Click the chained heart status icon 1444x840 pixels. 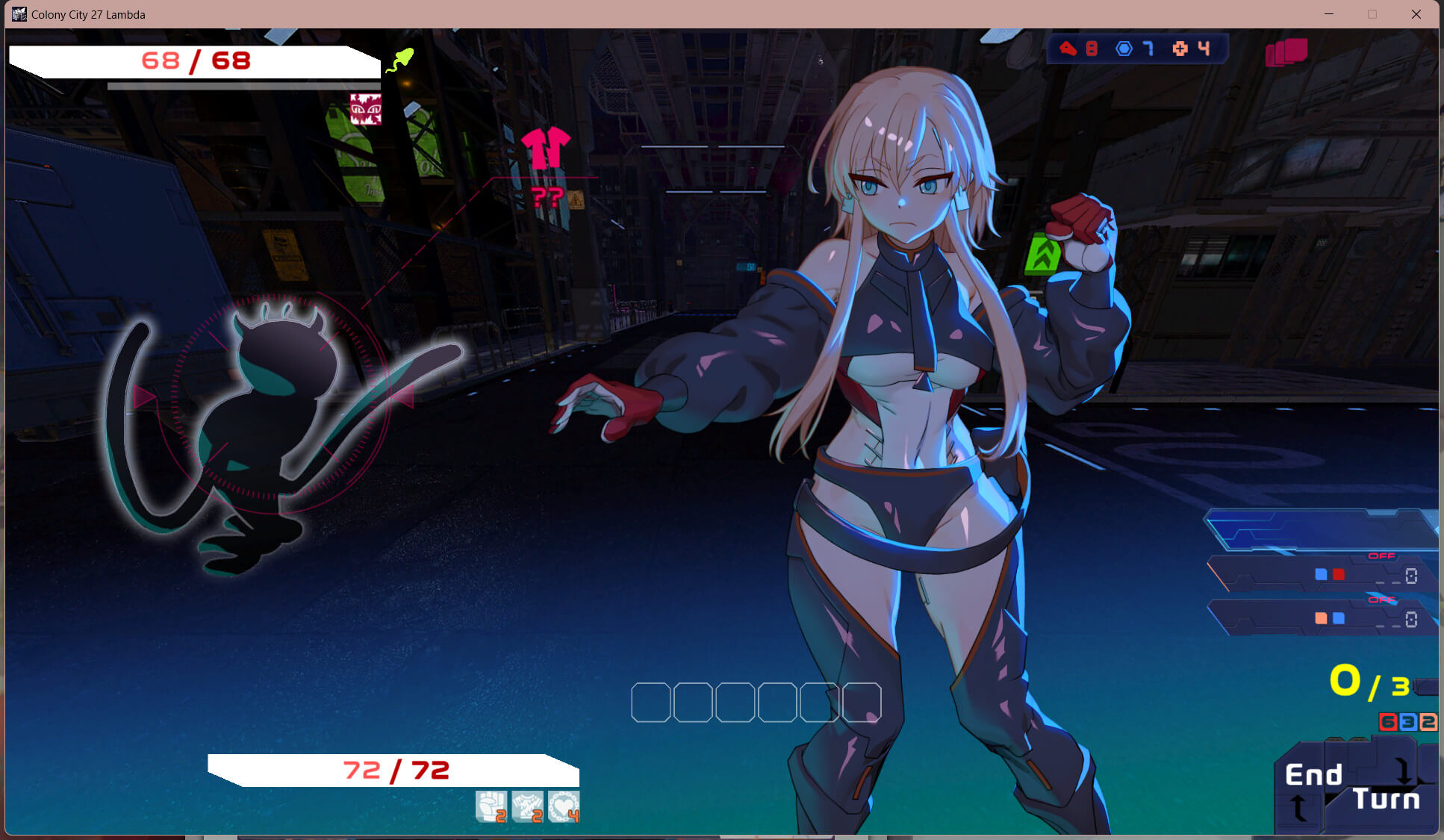(564, 806)
